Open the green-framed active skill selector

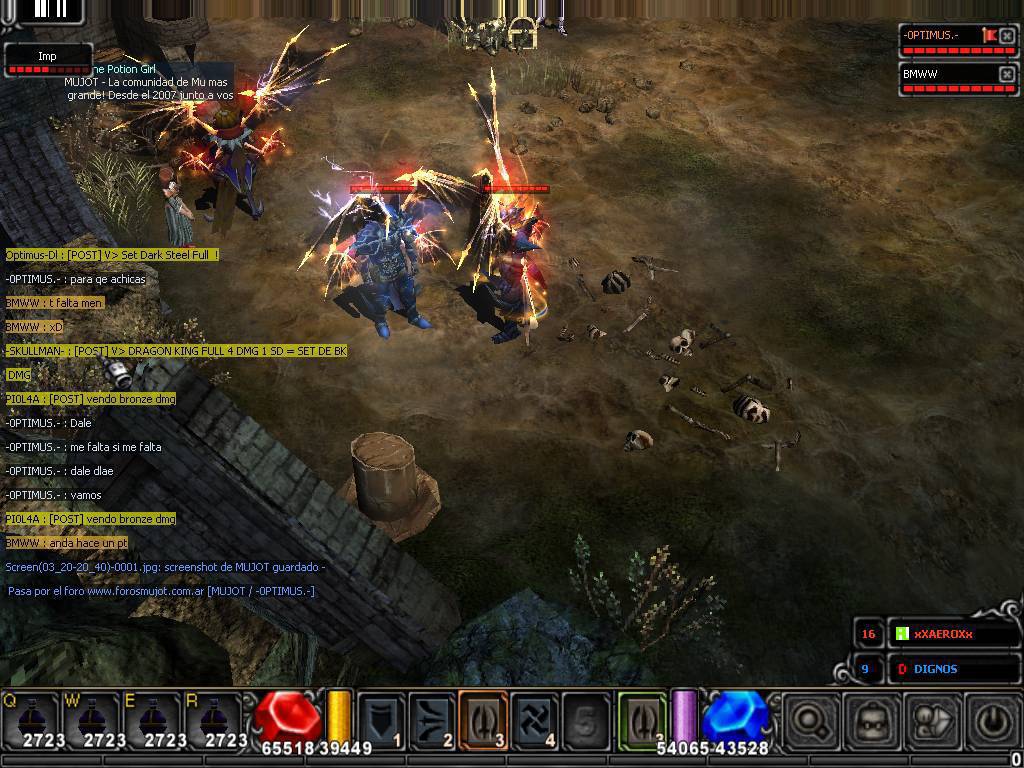pos(642,720)
